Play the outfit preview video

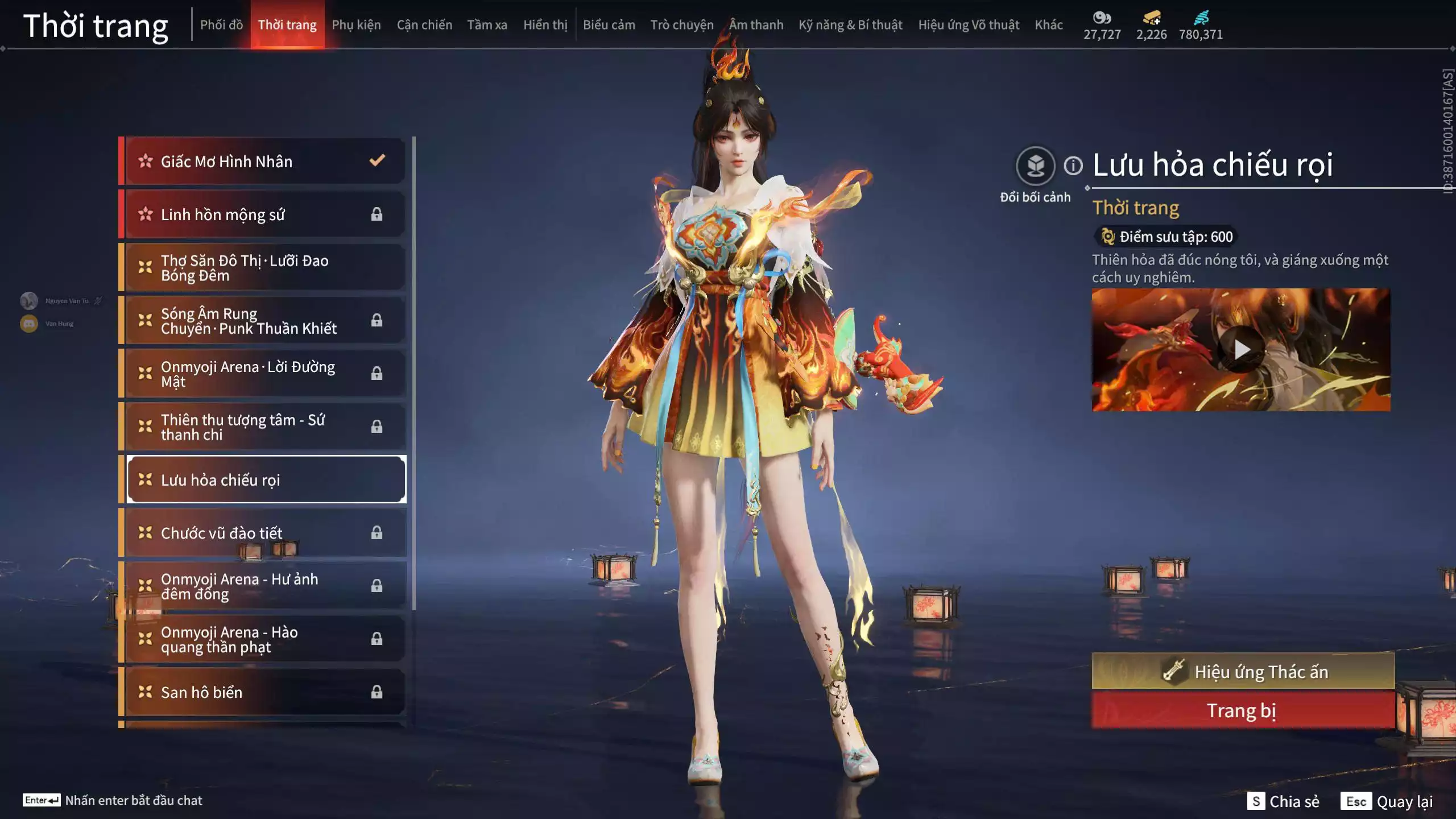[1242, 349]
